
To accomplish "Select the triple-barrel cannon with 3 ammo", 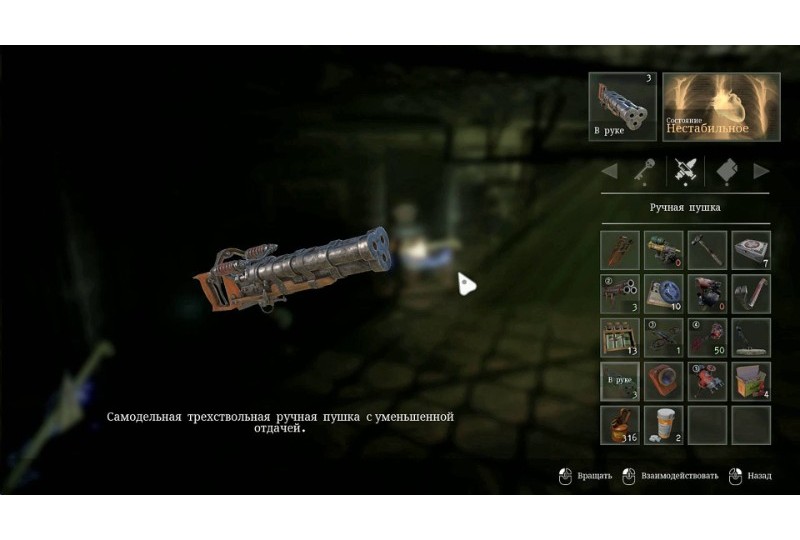I will 620,294.
